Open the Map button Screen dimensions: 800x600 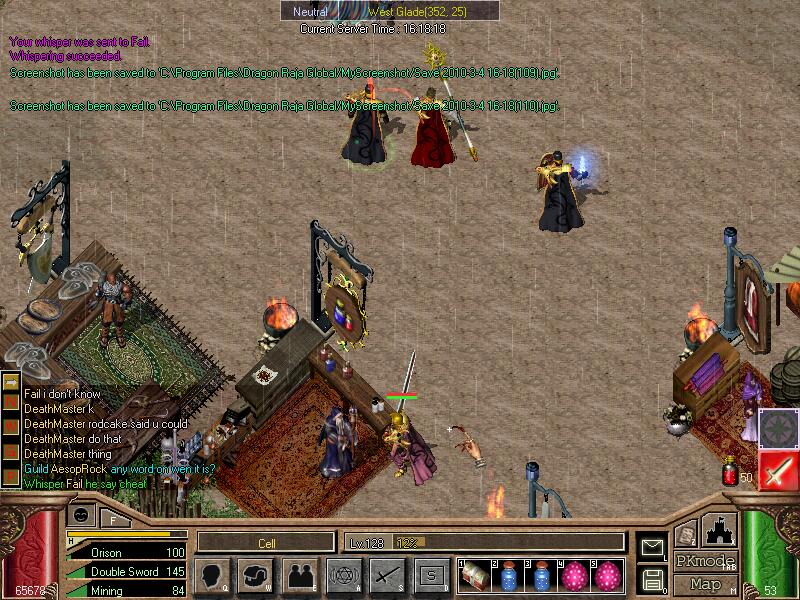click(x=705, y=583)
